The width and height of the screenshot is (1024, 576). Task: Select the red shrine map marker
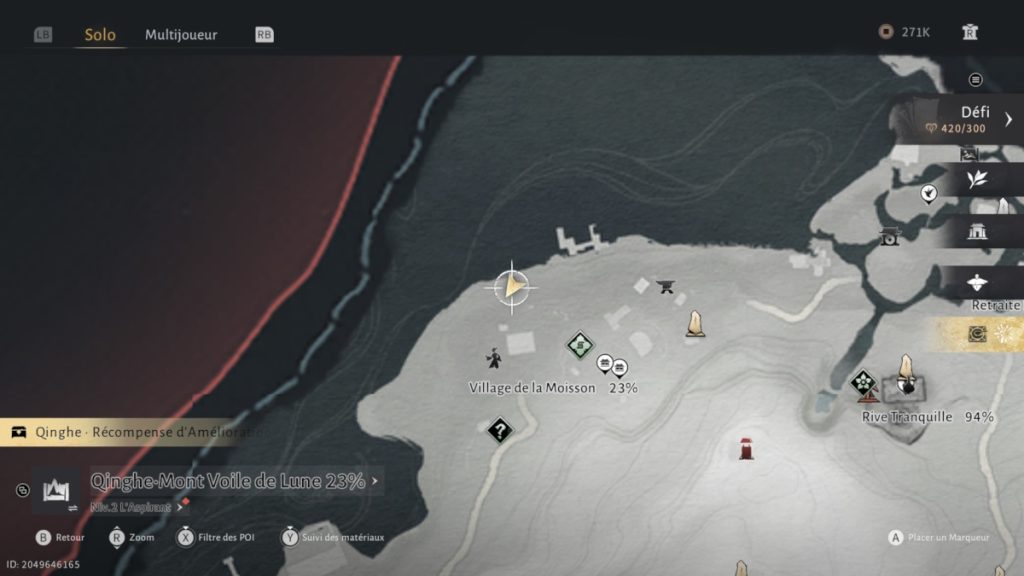pyautogui.click(x=746, y=448)
